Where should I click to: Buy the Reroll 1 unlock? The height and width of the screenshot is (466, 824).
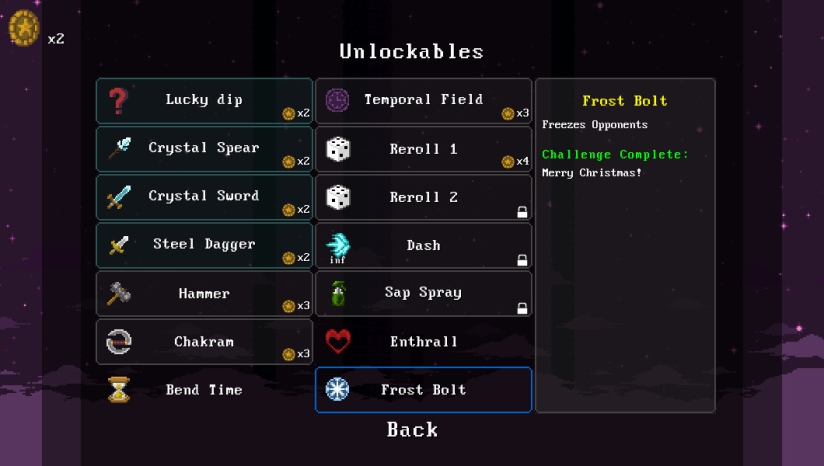423,149
